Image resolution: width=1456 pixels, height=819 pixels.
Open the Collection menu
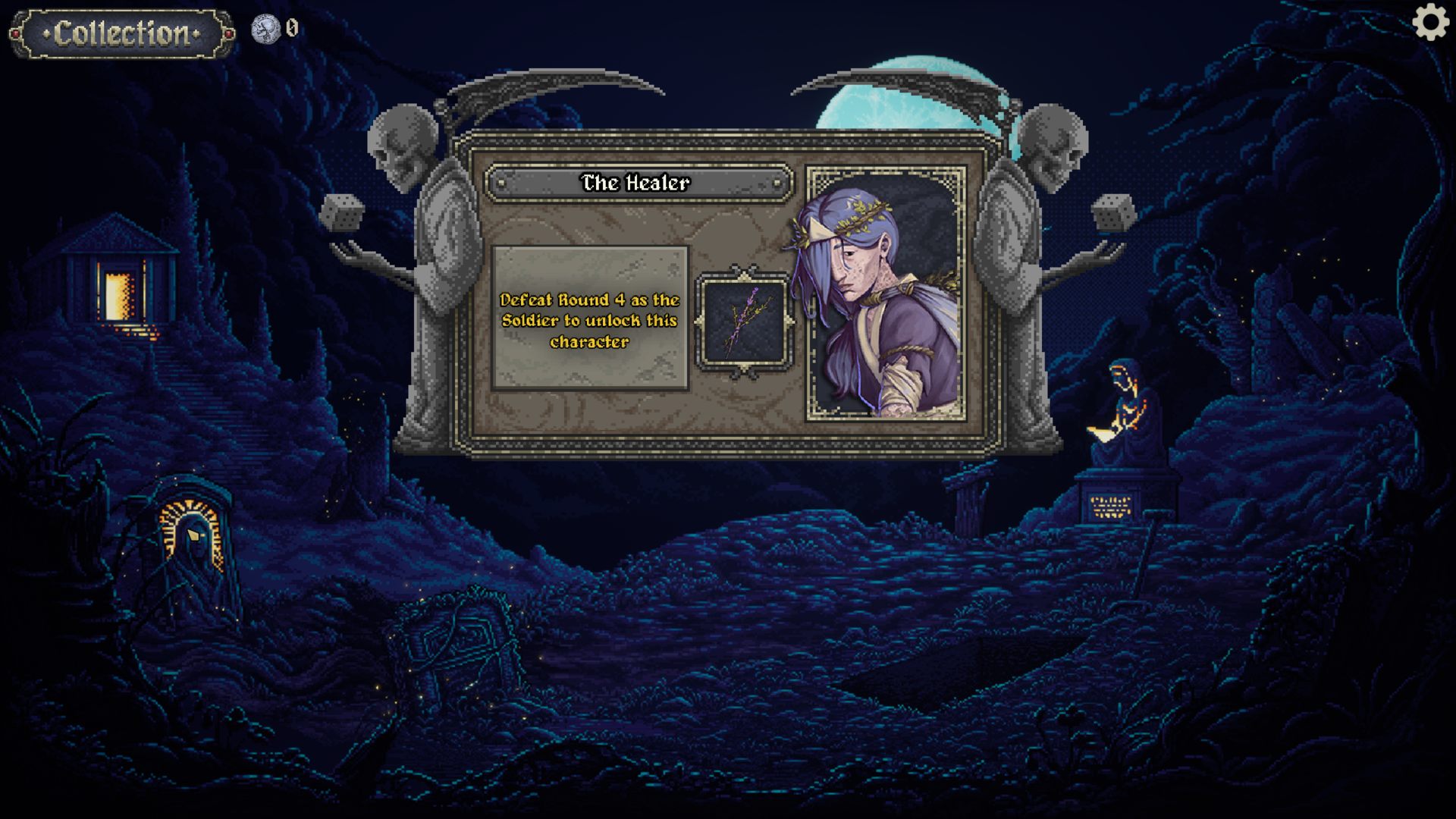122,33
